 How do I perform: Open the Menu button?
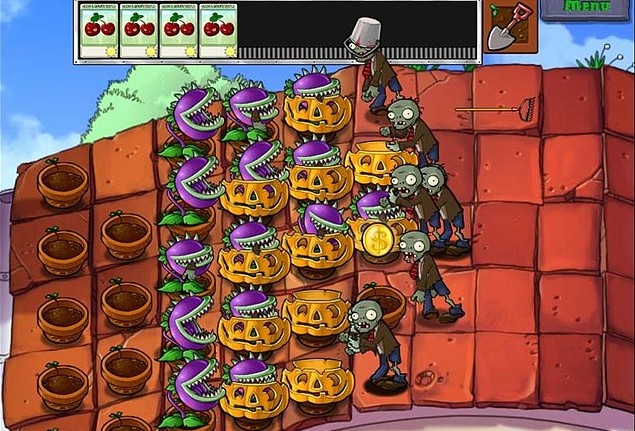[588, 9]
